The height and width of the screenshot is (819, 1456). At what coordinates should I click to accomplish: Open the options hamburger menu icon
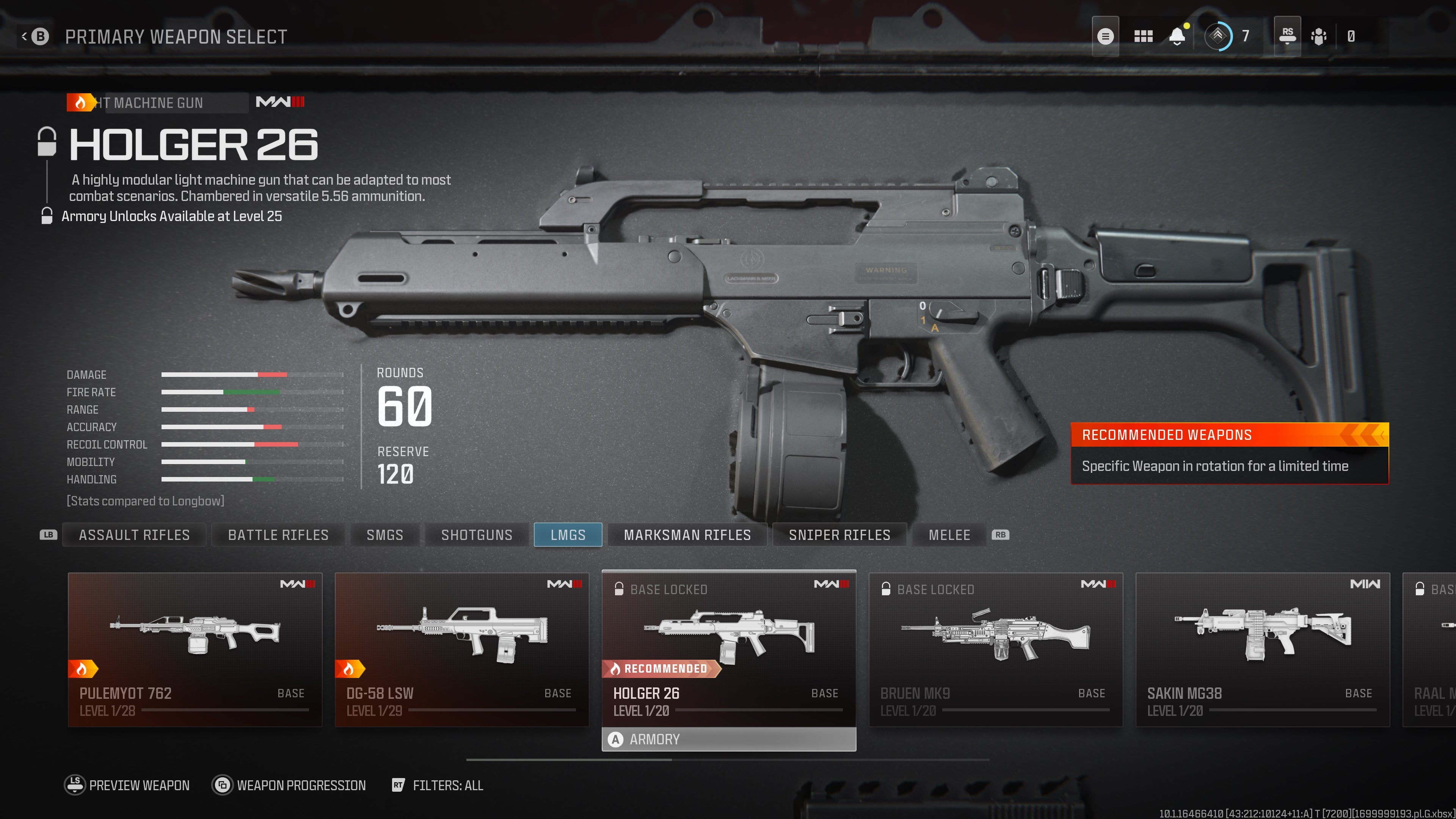[x=1106, y=36]
